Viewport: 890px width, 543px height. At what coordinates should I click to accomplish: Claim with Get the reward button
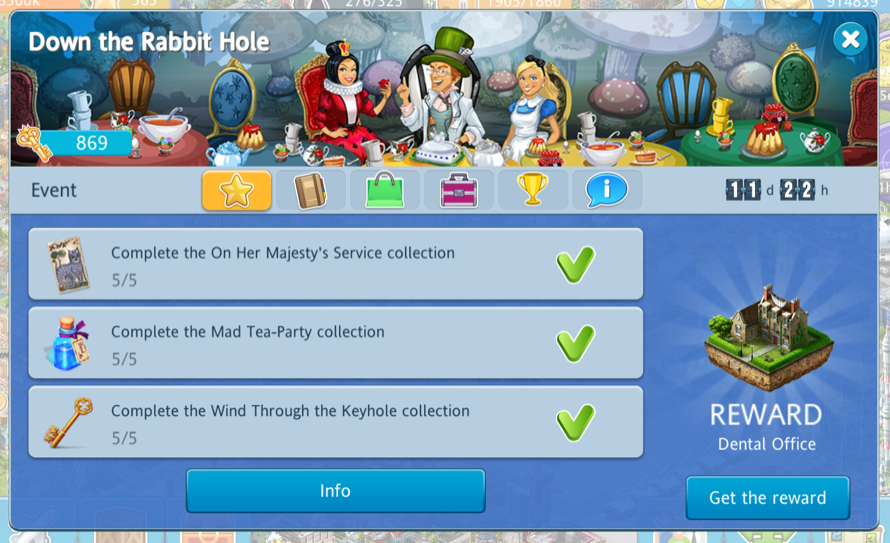pos(767,498)
